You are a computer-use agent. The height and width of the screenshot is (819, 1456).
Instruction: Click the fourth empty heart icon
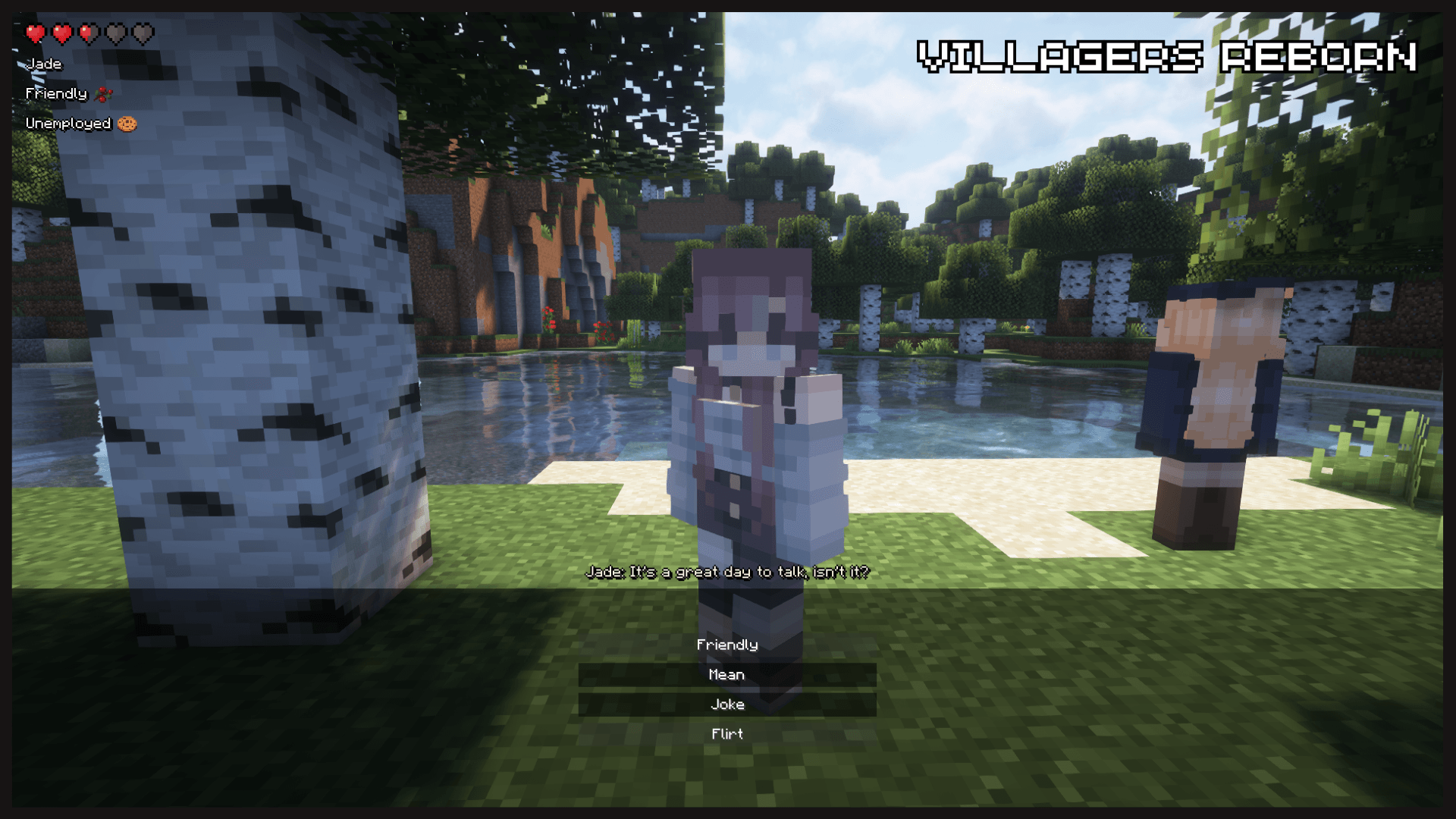[x=116, y=33]
